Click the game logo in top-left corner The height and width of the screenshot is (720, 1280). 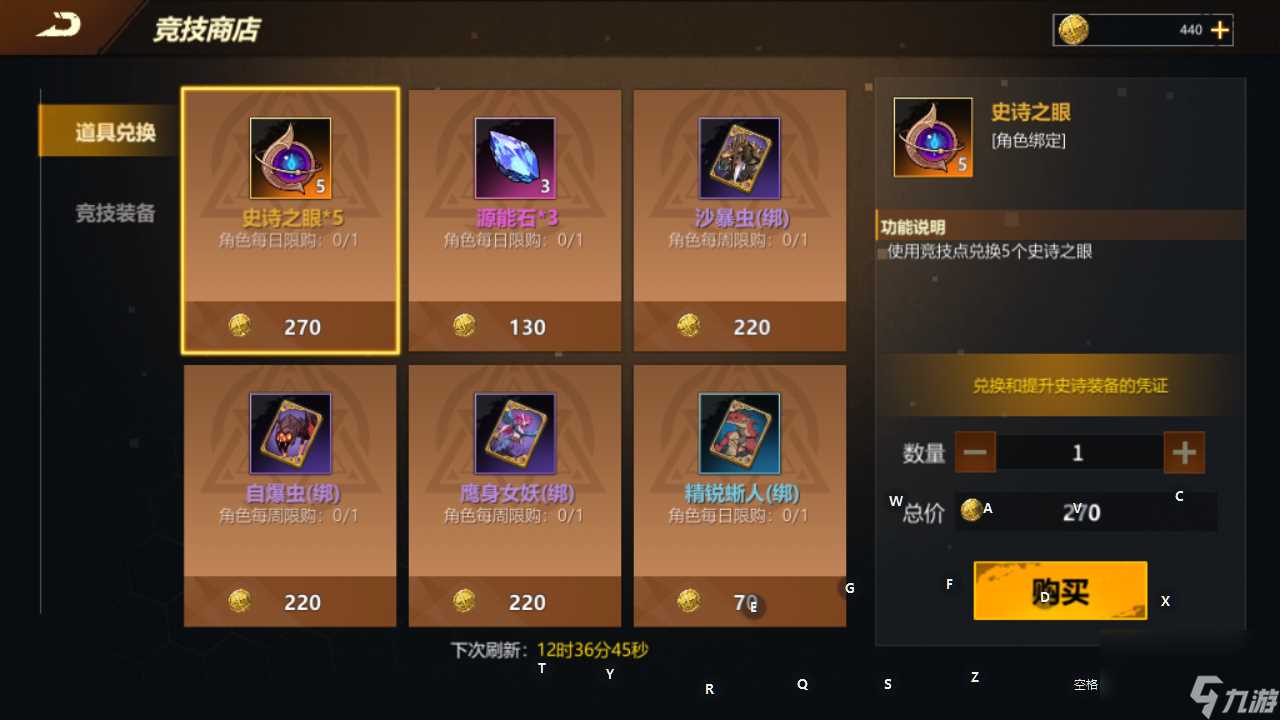point(57,26)
